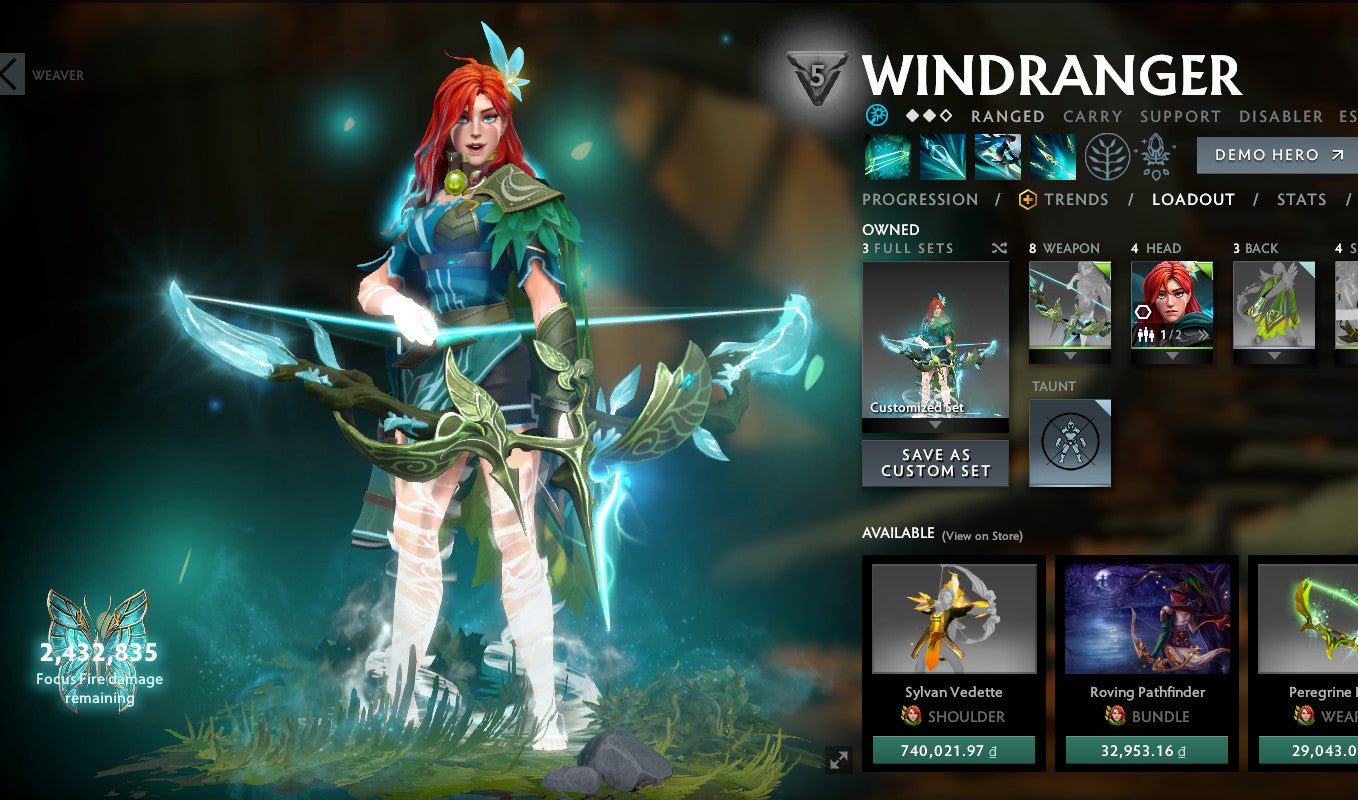
Task: Click the Taunt slot icon
Action: point(1069,442)
